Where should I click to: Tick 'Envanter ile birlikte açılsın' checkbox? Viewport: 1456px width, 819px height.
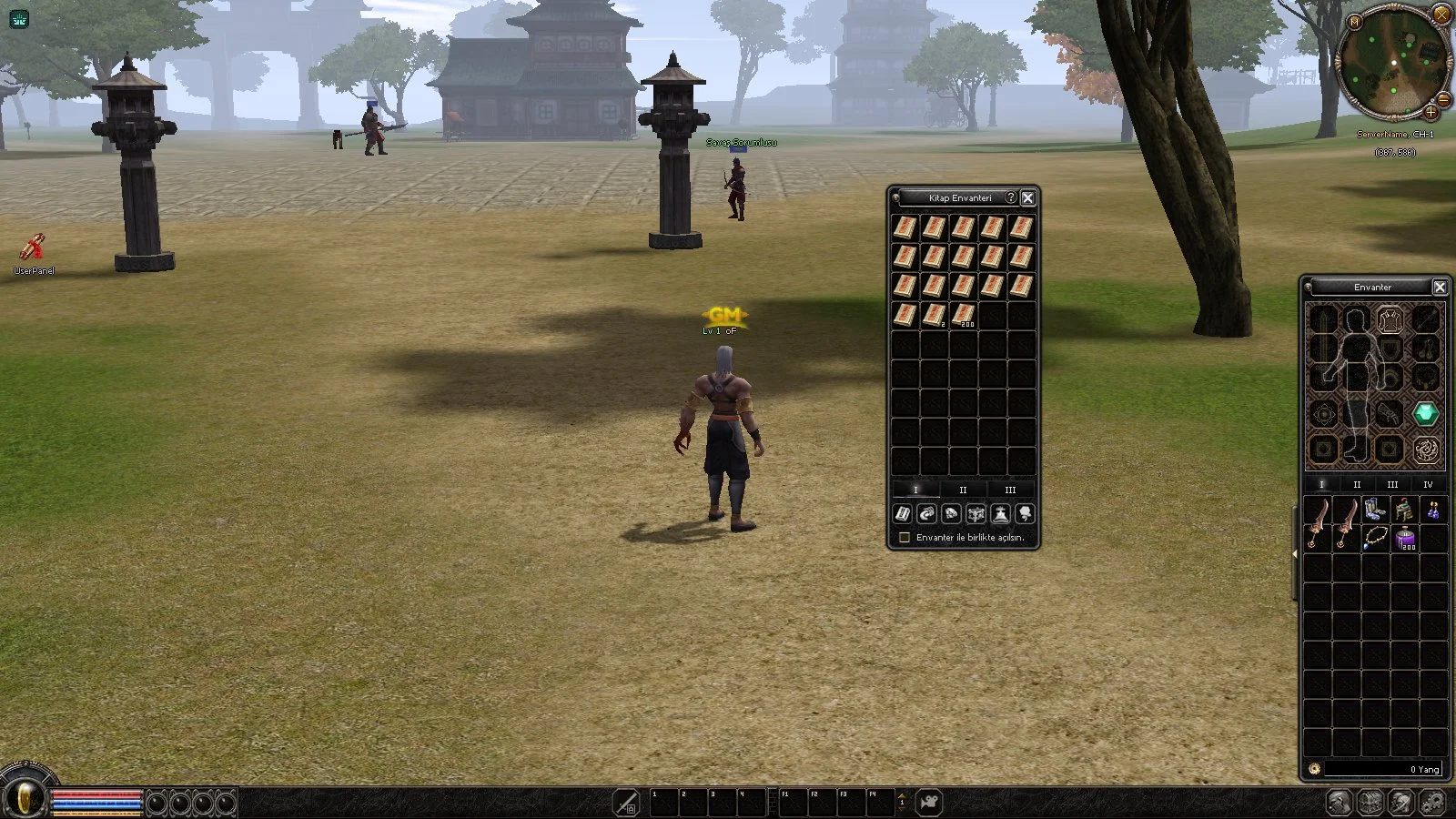tap(905, 538)
